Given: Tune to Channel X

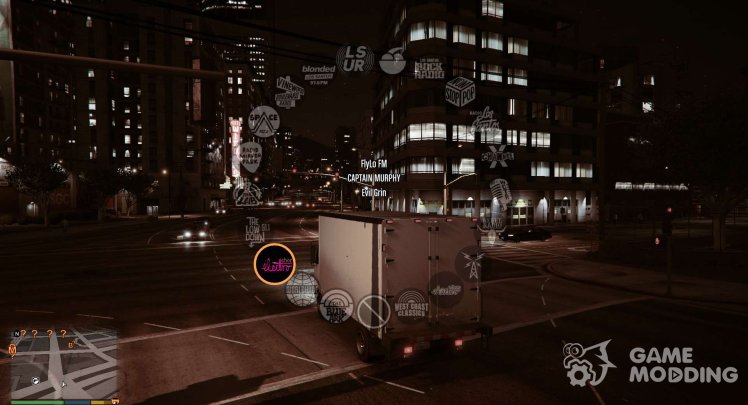Looking at the screenshot, I should pyautogui.click(x=497, y=156).
